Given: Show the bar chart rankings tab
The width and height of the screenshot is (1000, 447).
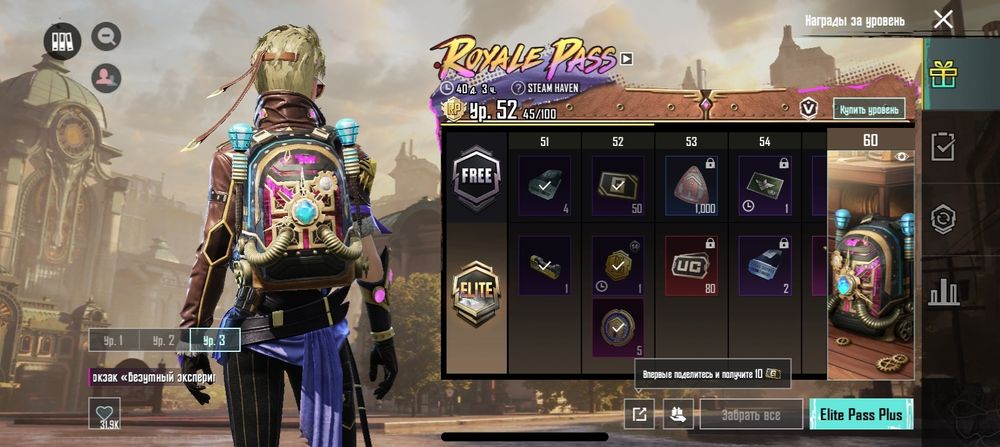Looking at the screenshot, I should coord(942,292).
